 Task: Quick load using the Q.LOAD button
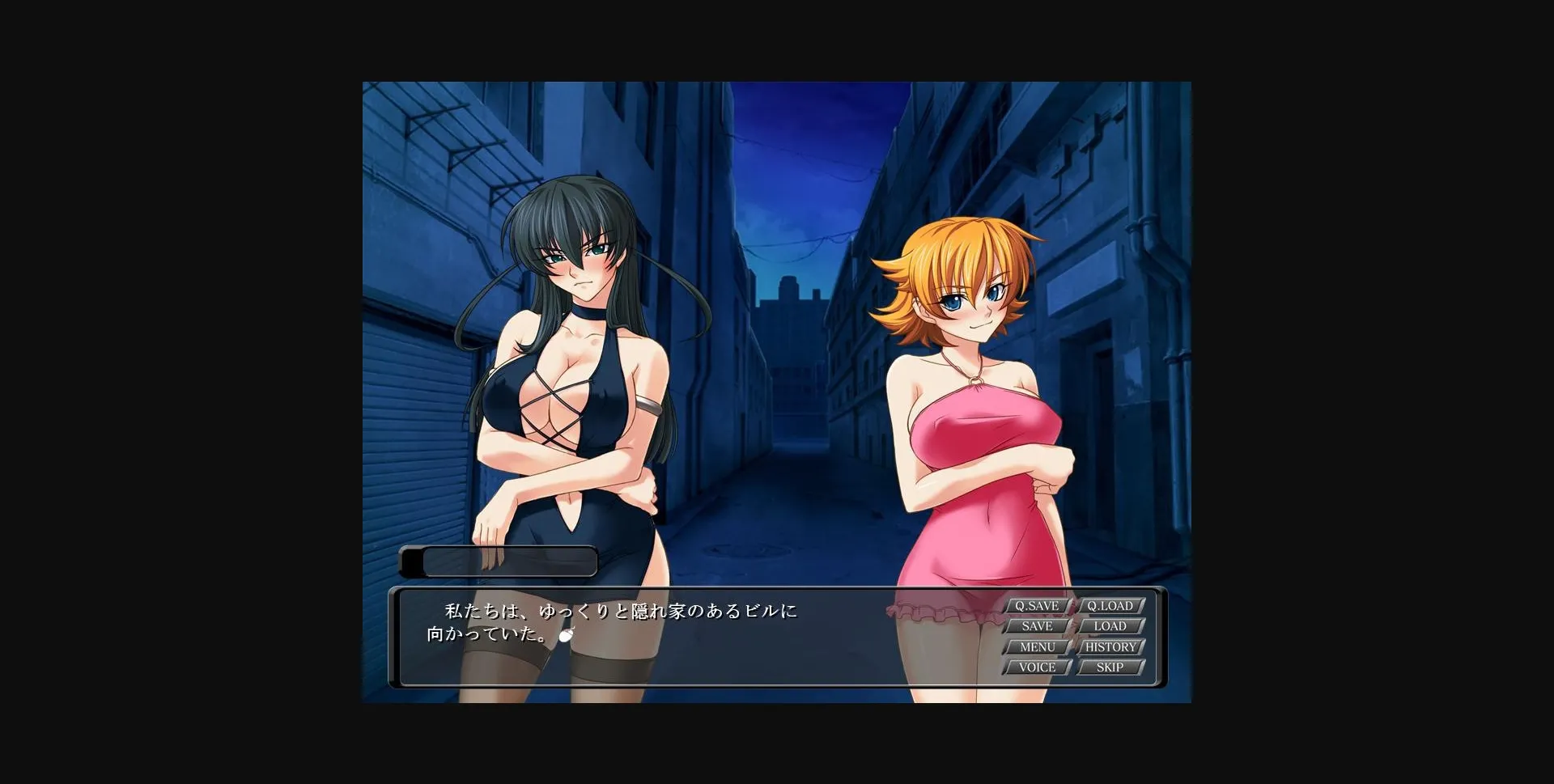[x=1110, y=604]
